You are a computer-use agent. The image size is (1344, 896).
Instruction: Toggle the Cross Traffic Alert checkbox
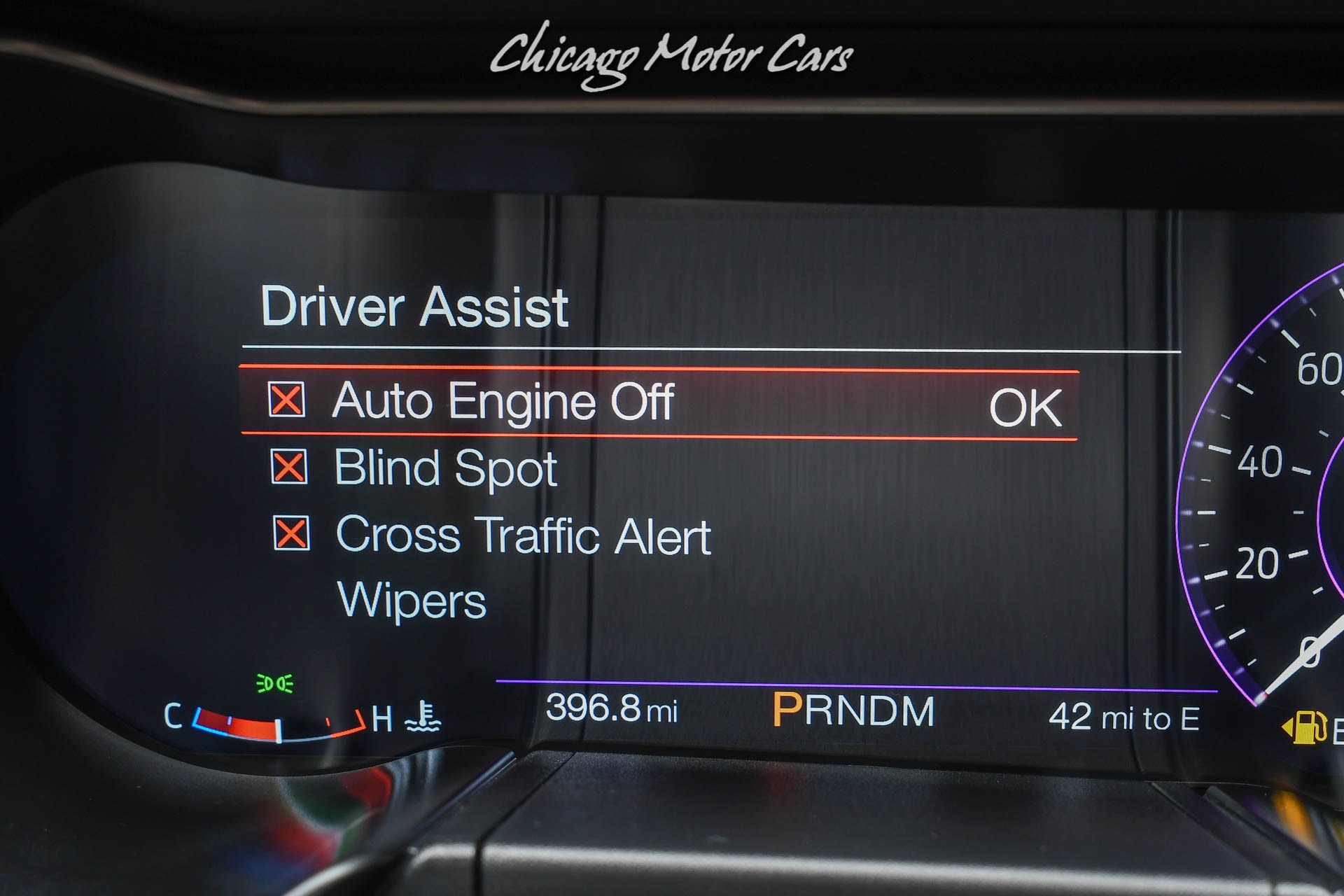291,533
